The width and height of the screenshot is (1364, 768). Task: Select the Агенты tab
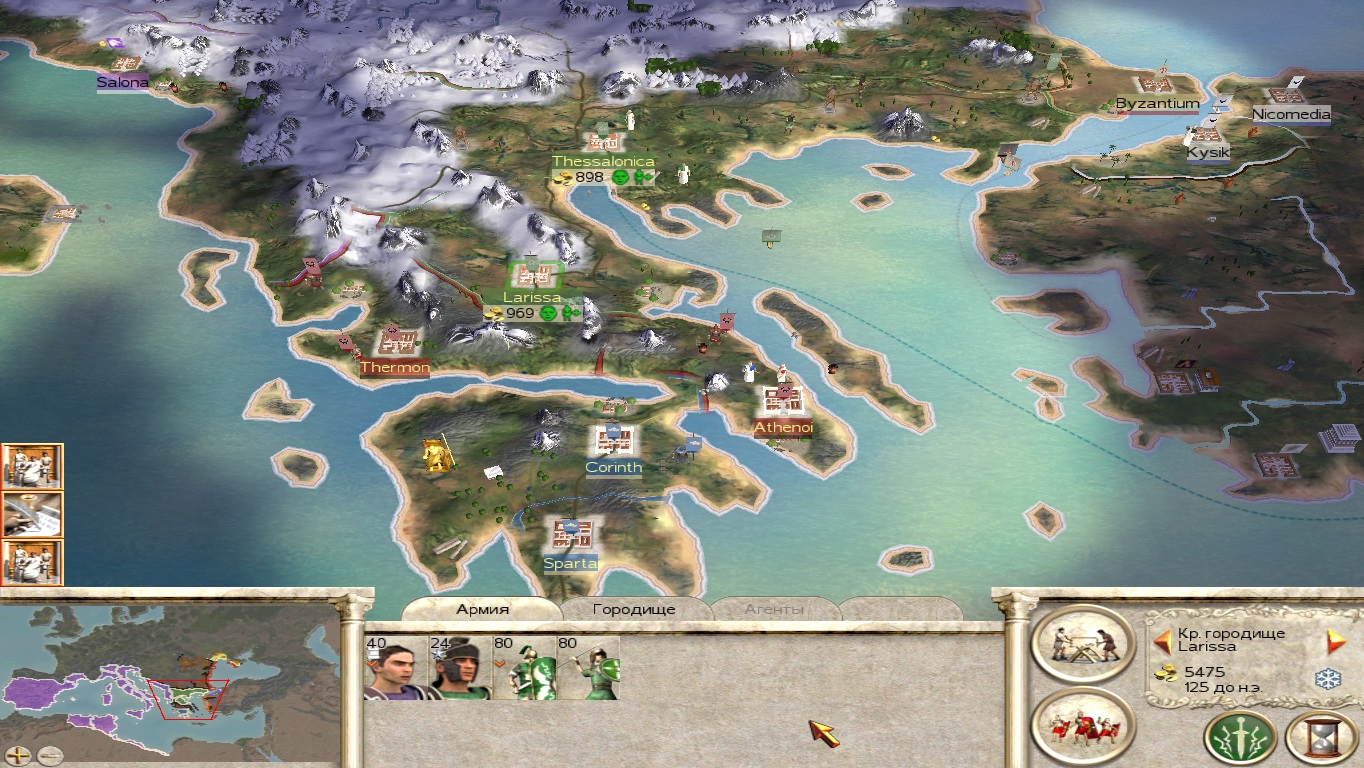[774, 609]
